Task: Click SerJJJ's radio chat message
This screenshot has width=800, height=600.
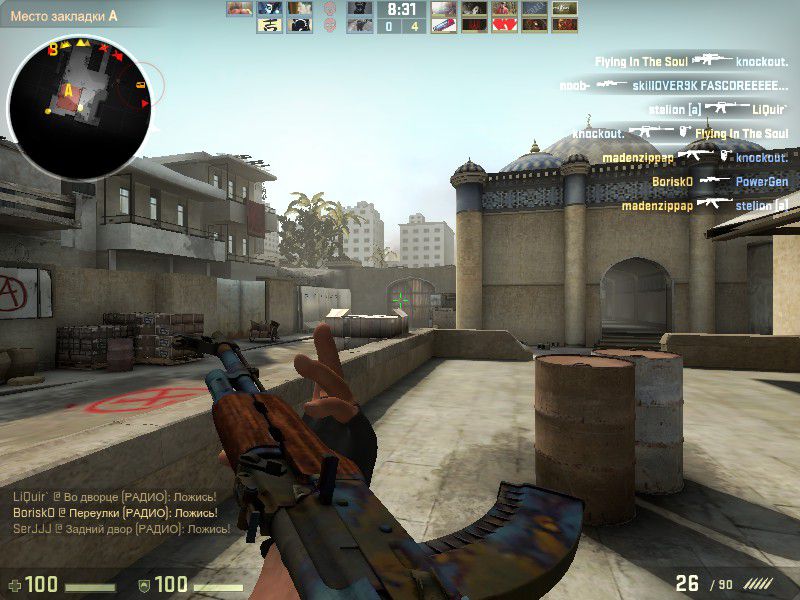Action: pos(115,528)
